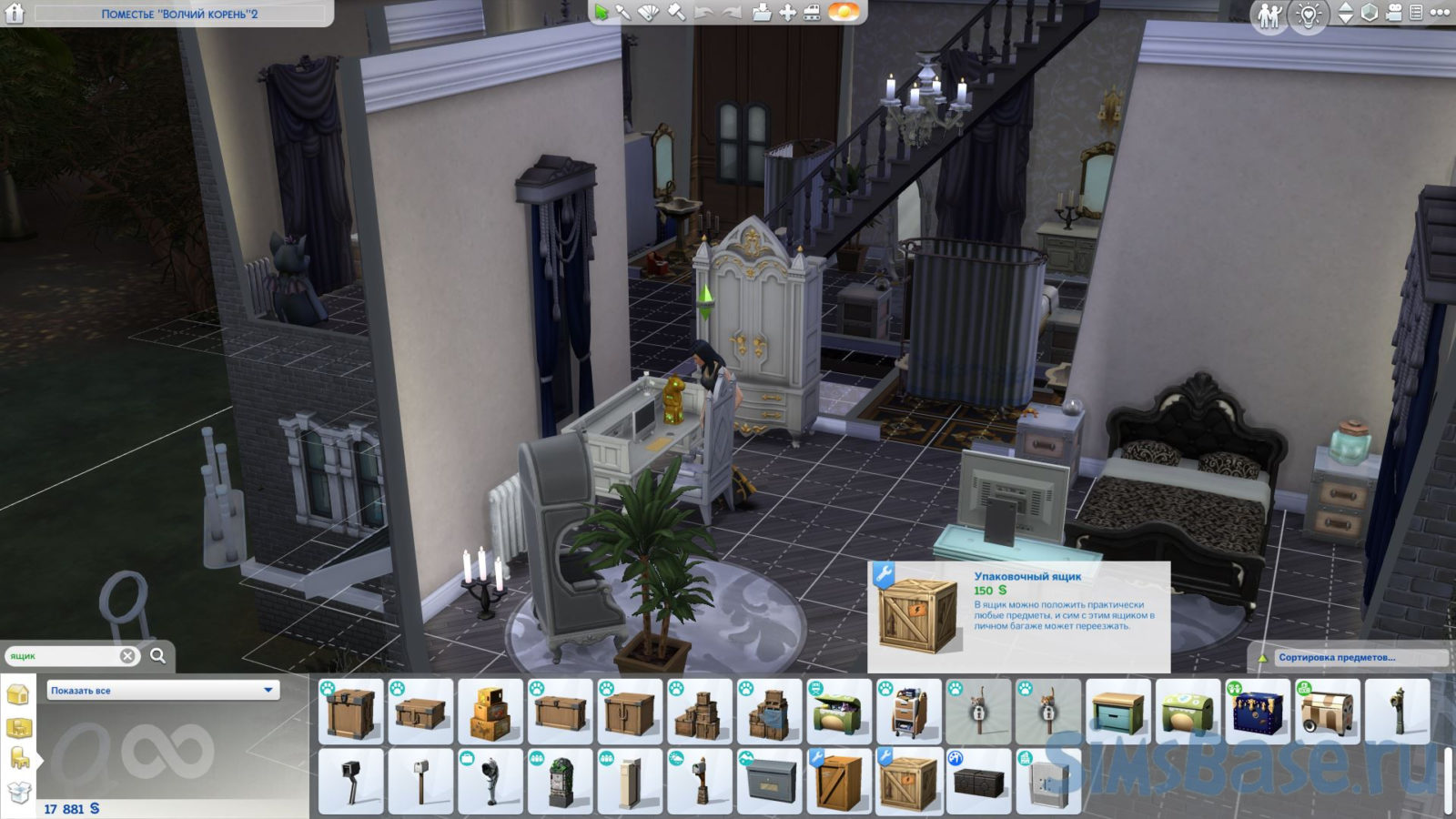Image resolution: width=1456 pixels, height=819 pixels.
Task: Clear the search field text
Action: pyautogui.click(x=127, y=656)
